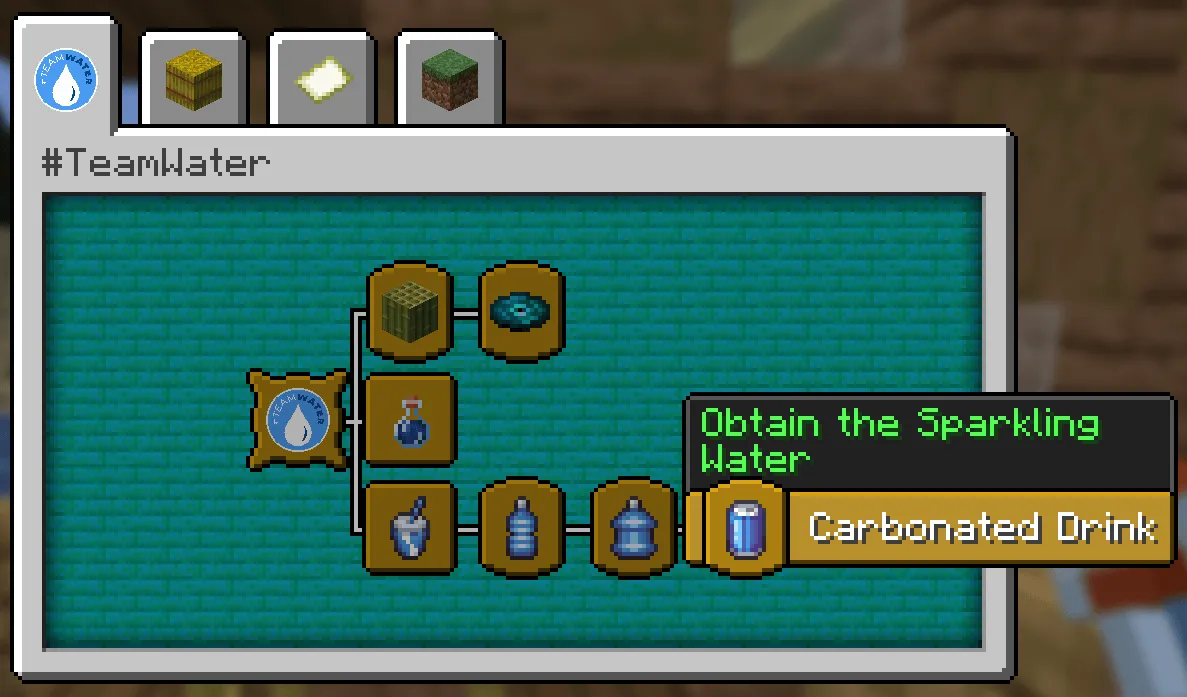Select the TeamWater root advancement
The image size is (1187, 697).
pyautogui.click(x=298, y=419)
